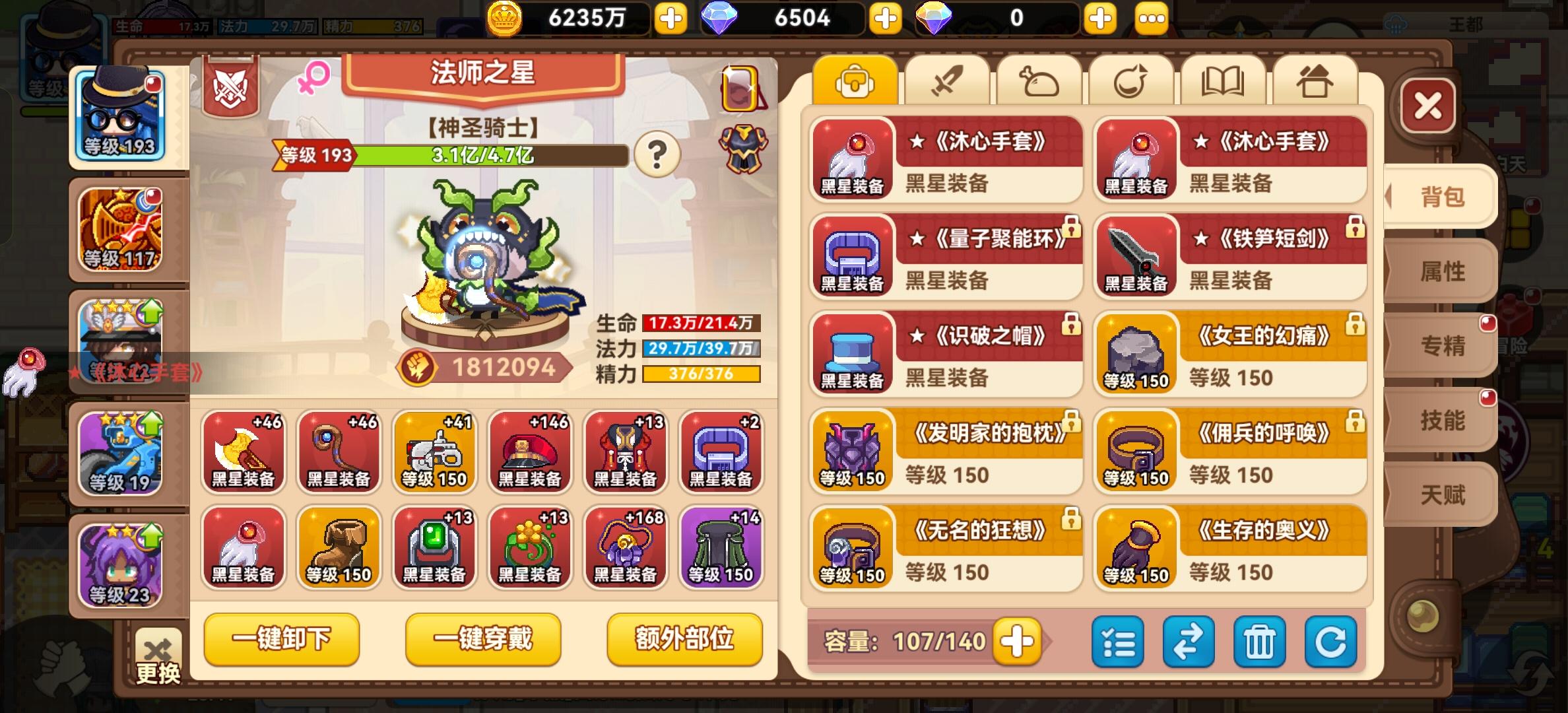Click the armor preview icon below the mirror
The width and height of the screenshot is (1568, 713).
click(744, 148)
